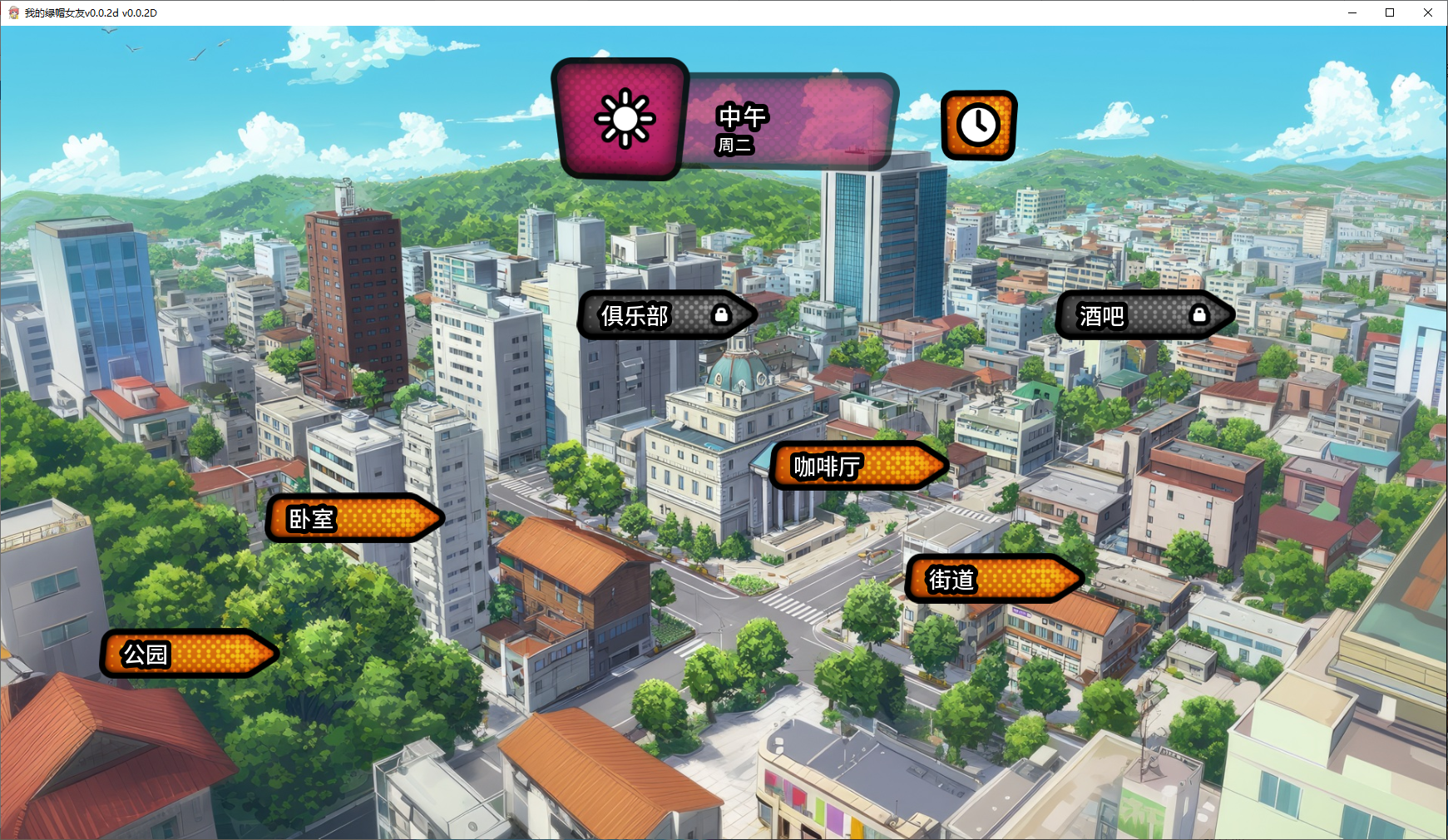Minimize the game window

pyautogui.click(x=1352, y=12)
